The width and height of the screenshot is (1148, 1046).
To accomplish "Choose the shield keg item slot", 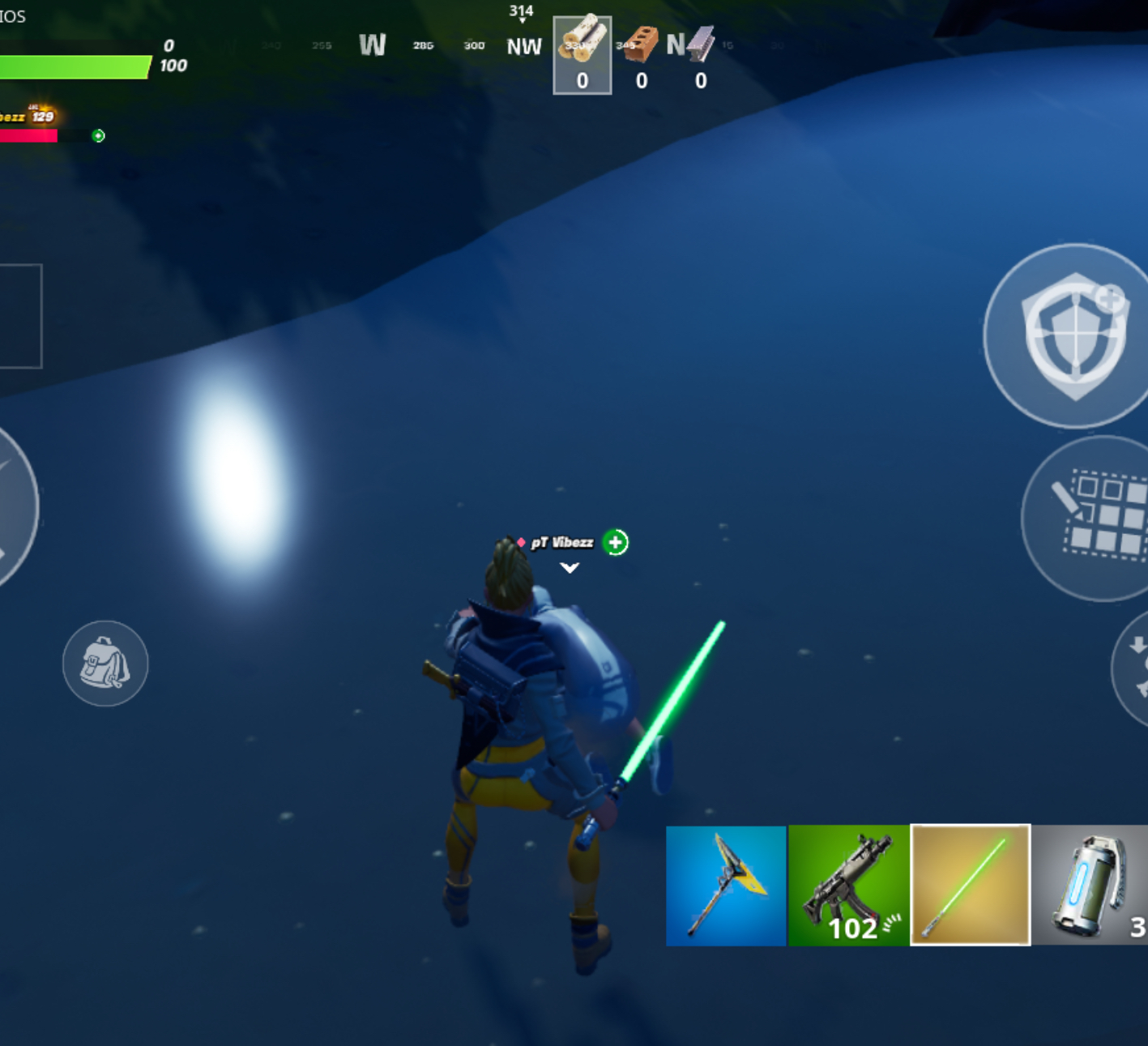I will [x=1090, y=886].
